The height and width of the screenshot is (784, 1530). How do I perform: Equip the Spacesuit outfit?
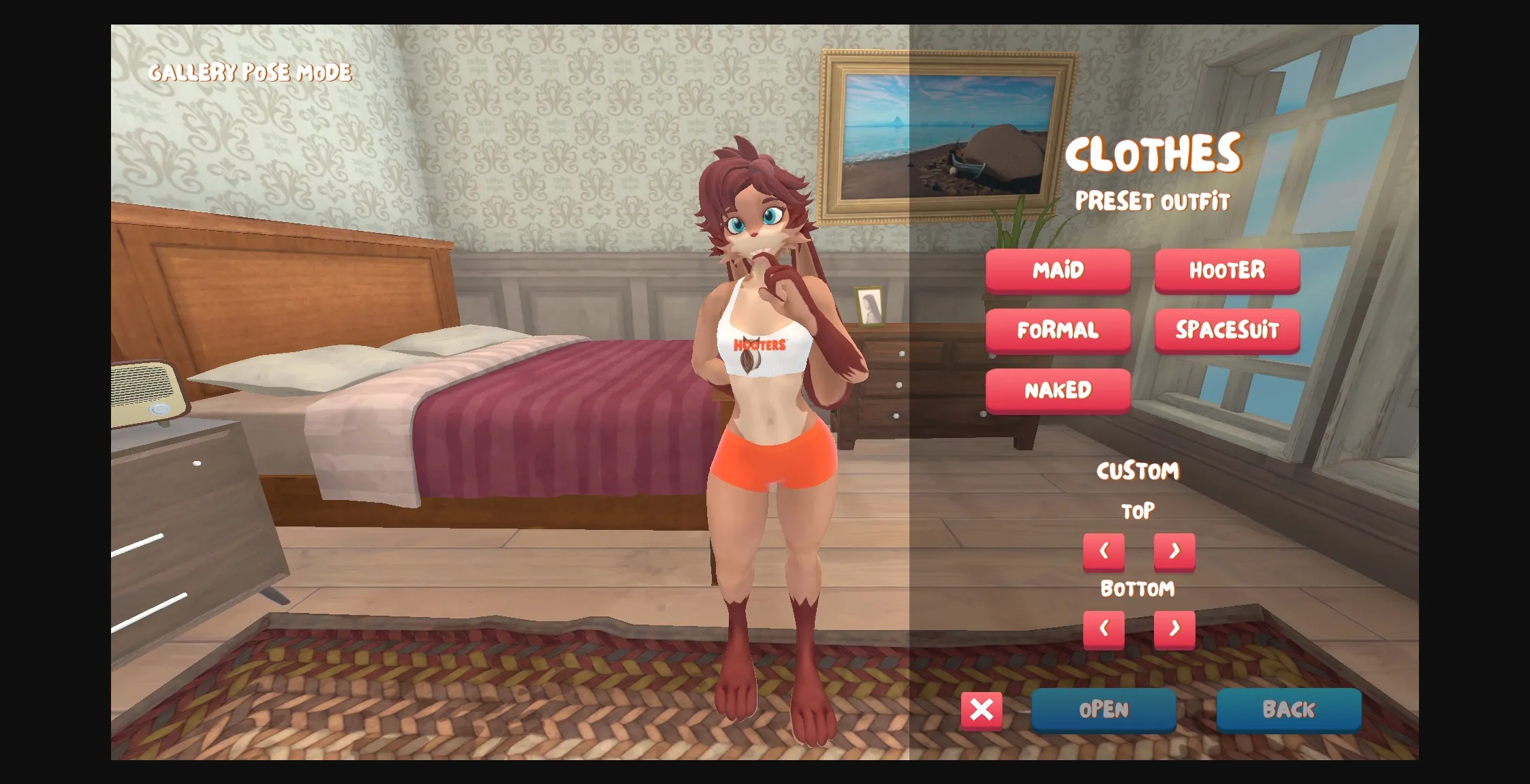click(1228, 330)
